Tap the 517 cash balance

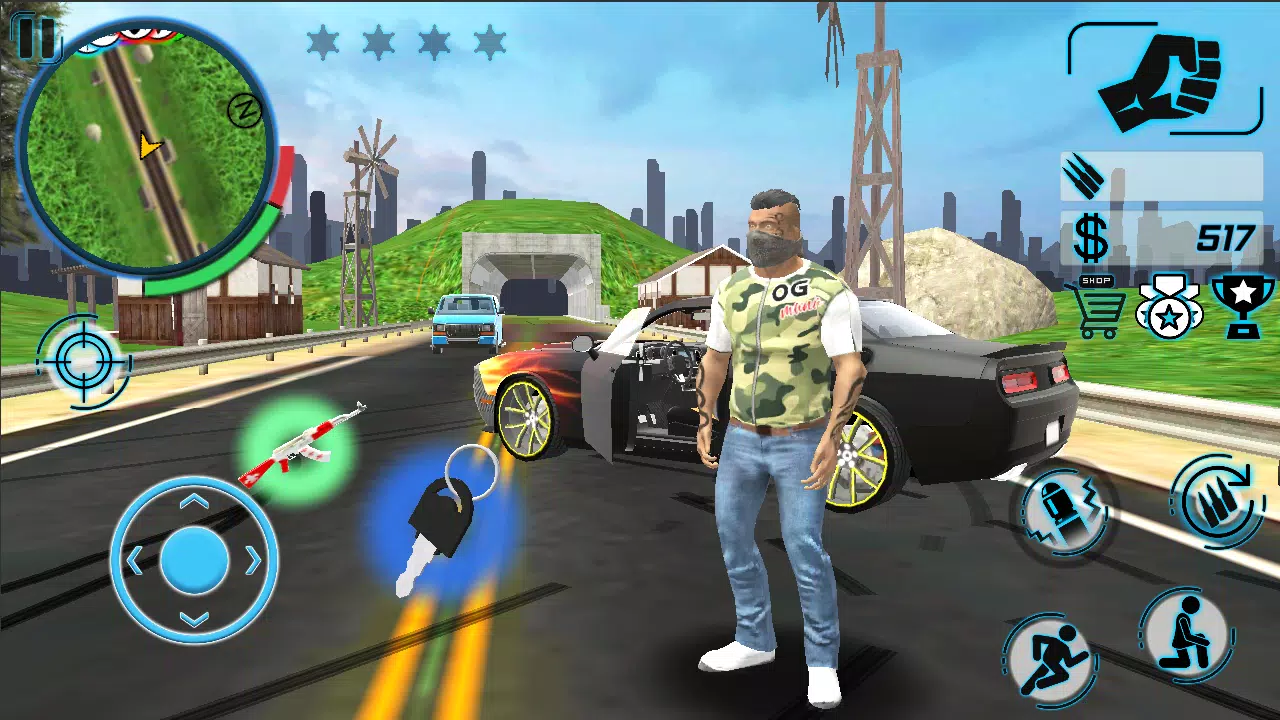tap(1222, 238)
